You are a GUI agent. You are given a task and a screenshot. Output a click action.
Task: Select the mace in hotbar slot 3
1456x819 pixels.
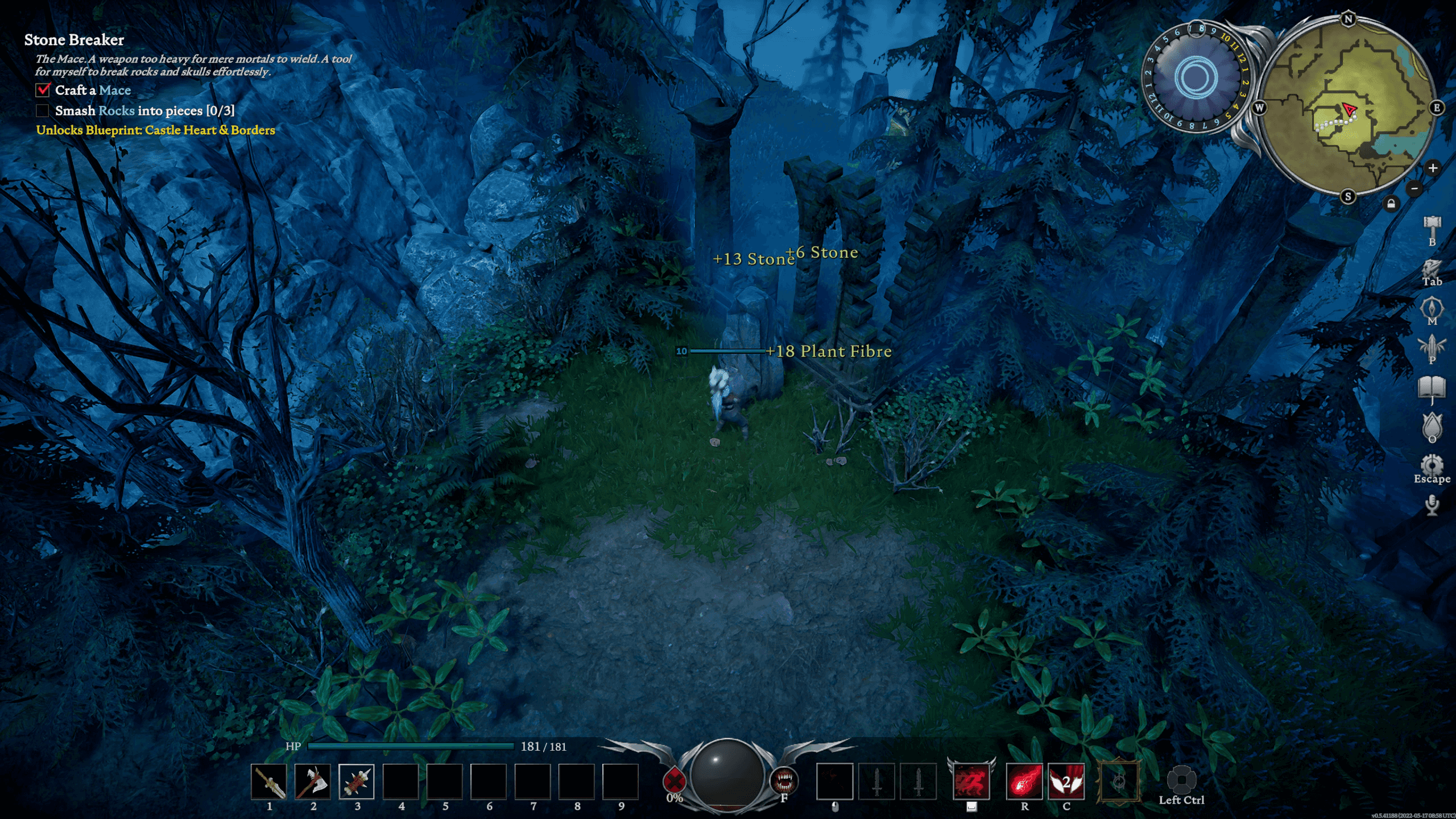coord(357,781)
